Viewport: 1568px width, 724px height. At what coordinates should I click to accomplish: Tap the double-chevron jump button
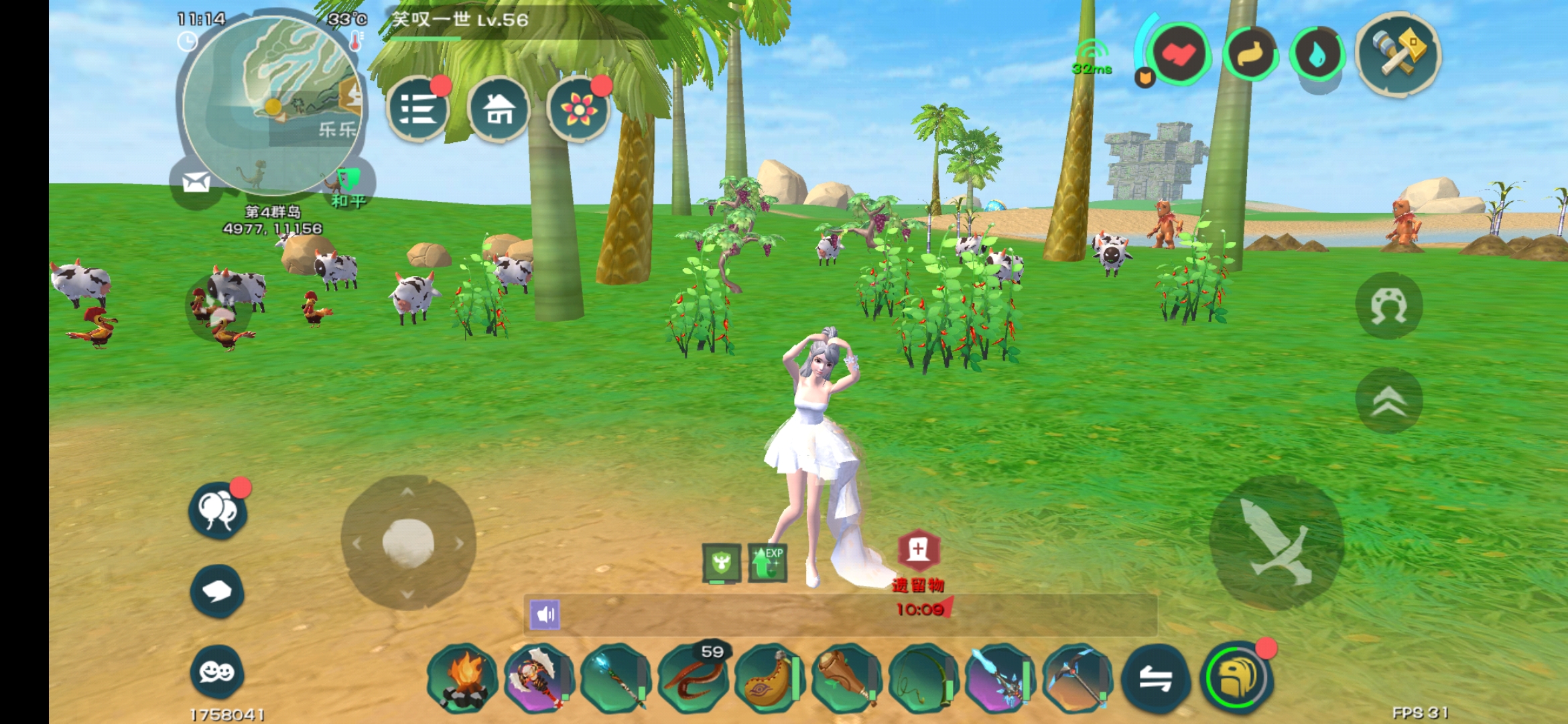(1388, 401)
